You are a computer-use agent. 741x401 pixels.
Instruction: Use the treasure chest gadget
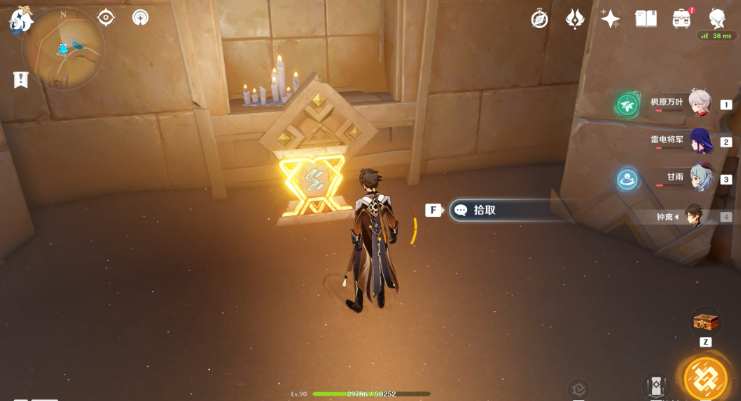point(706,321)
